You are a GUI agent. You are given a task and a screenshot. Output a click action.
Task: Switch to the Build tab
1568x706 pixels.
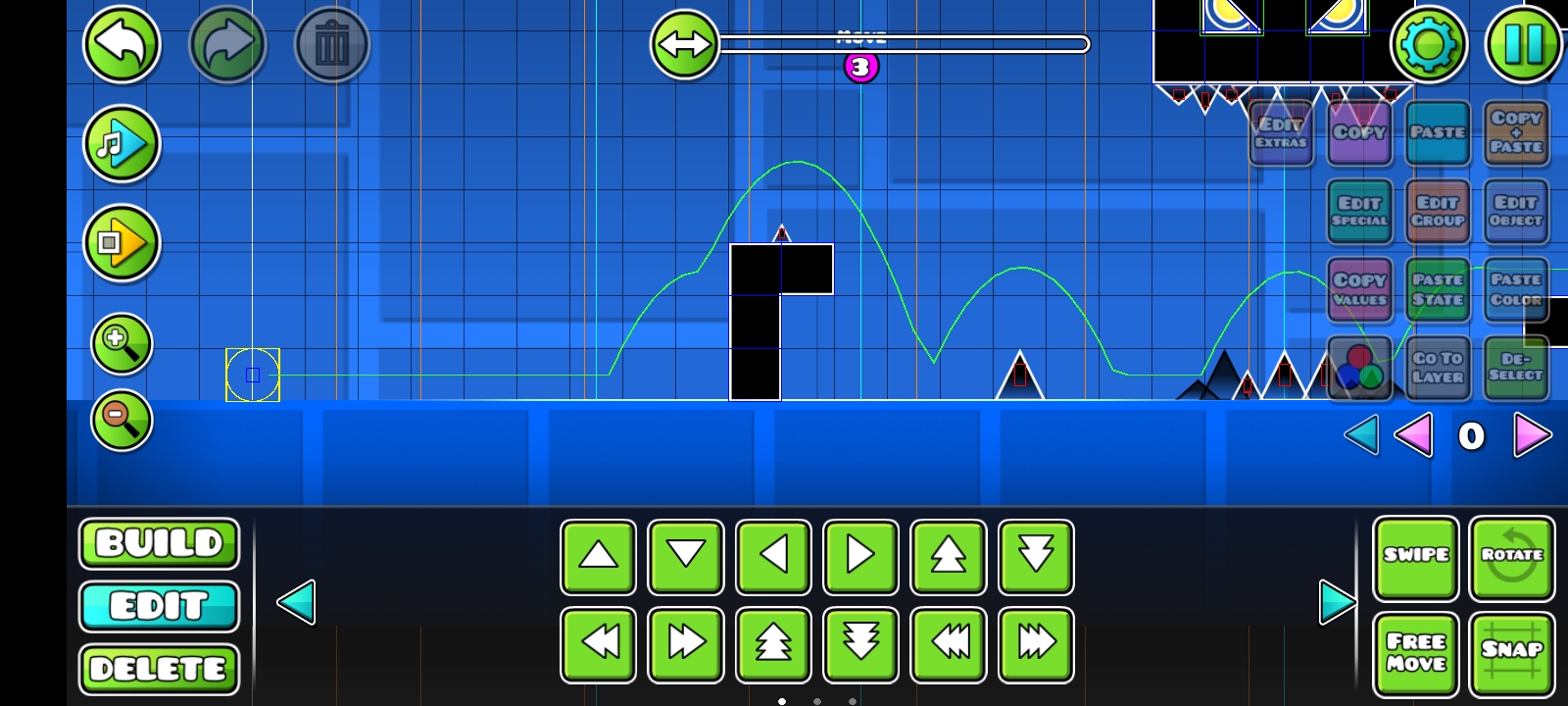click(159, 544)
